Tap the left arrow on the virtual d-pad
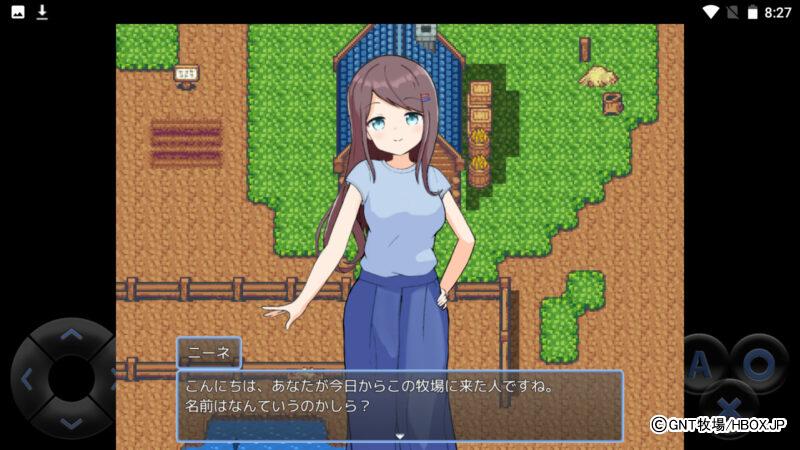800x450 pixels. [x=27, y=379]
